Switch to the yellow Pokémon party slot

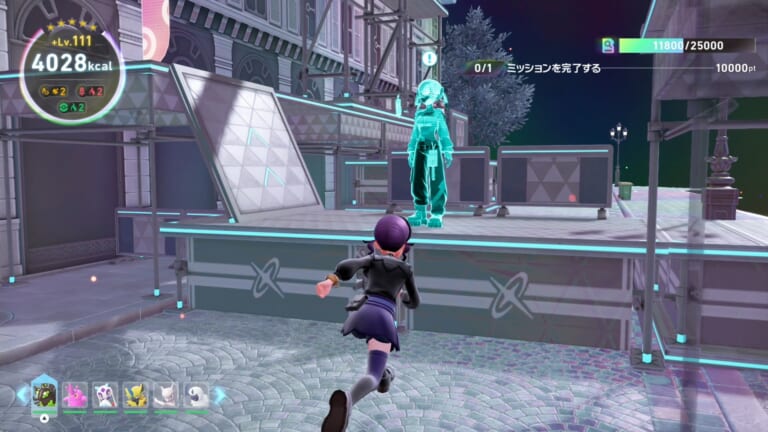point(135,396)
